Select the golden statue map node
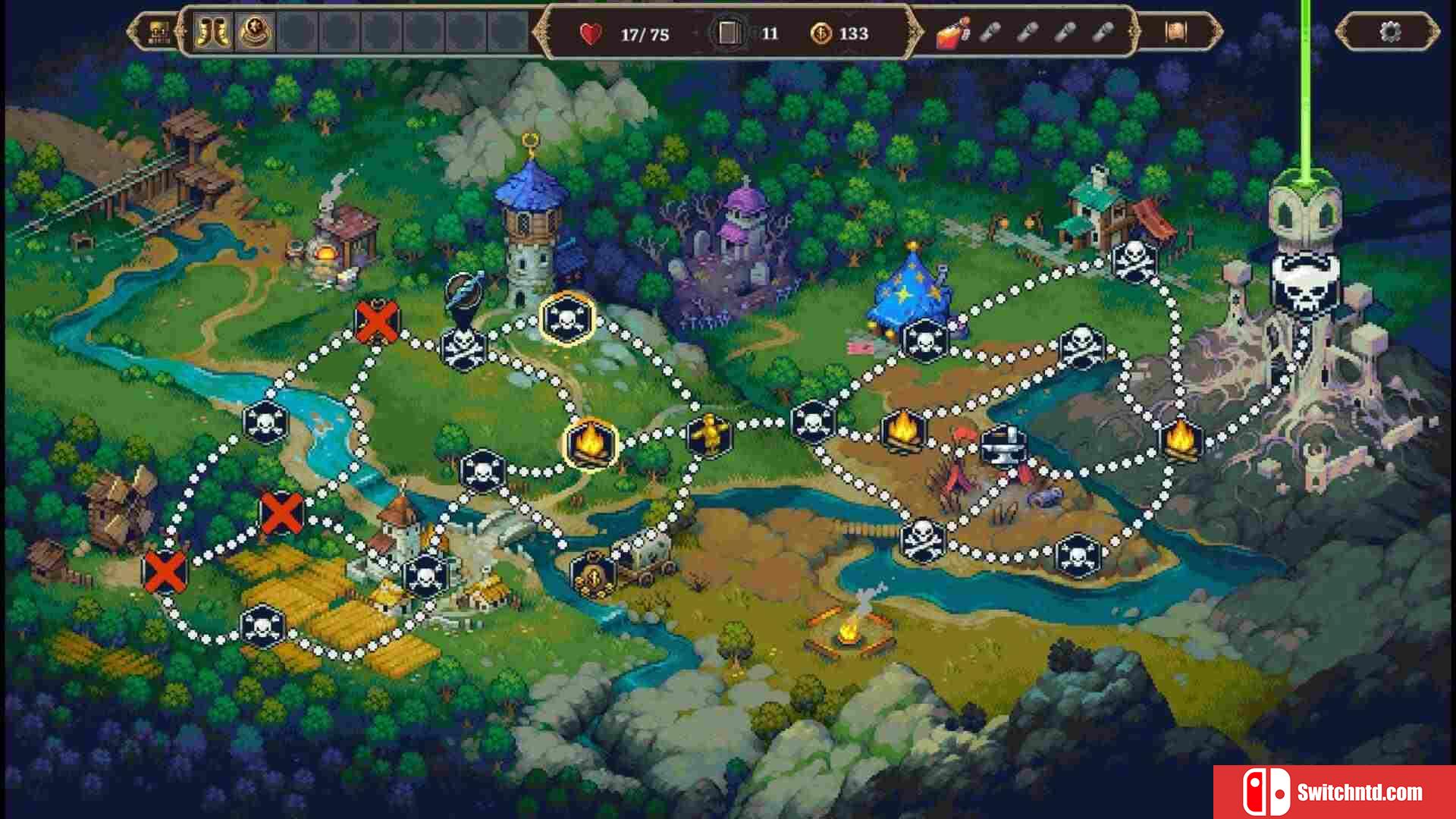The image size is (1456, 819). [x=711, y=435]
